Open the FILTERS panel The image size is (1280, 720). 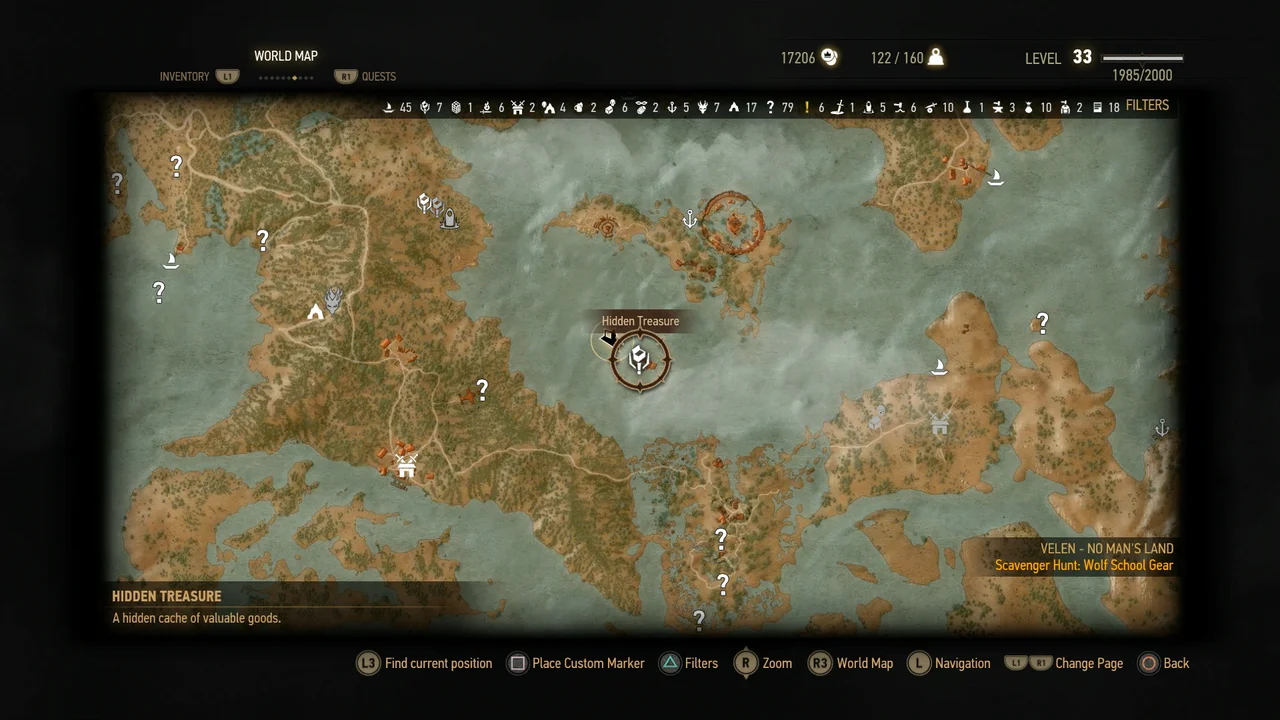(x=1147, y=105)
